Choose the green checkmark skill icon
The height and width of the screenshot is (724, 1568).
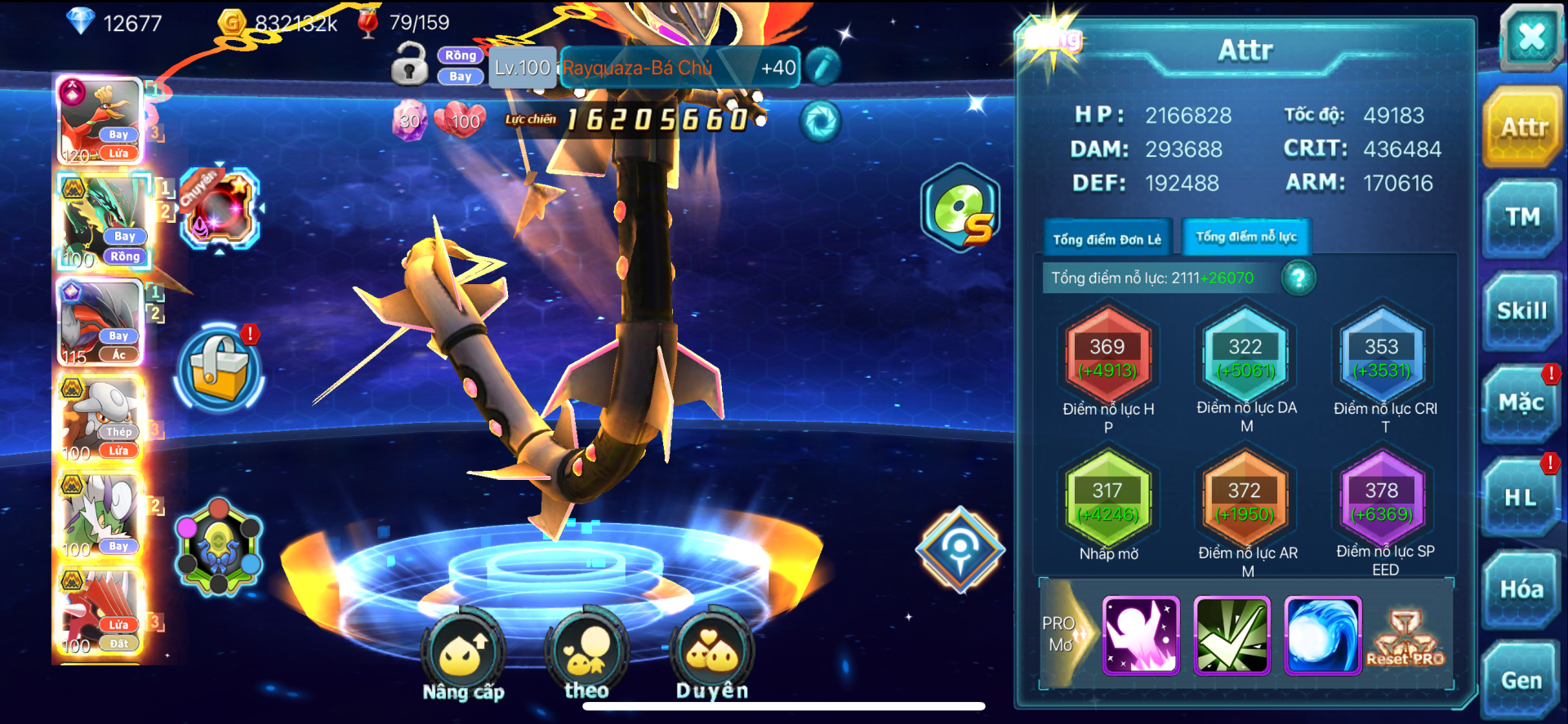tap(1232, 636)
